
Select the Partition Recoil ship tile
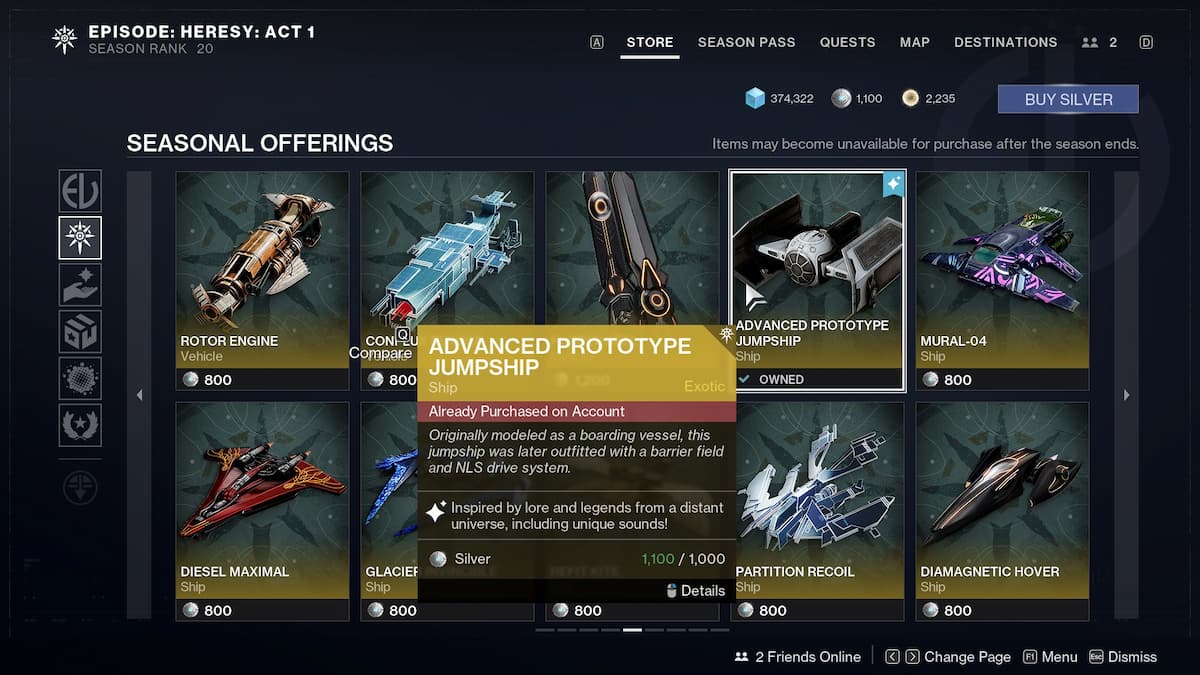pos(817,511)
